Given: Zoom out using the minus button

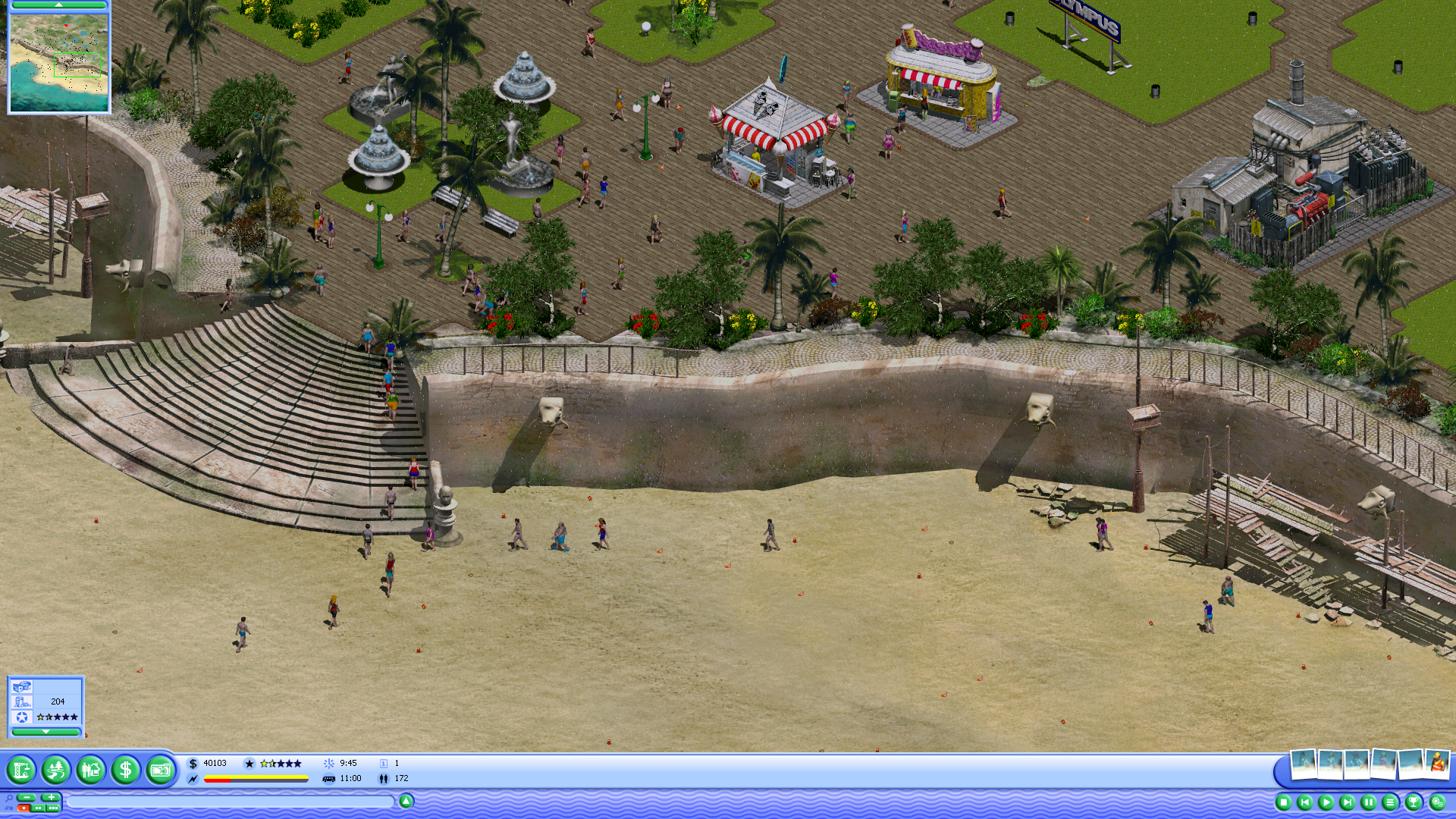Looking at the screenshot, I should (x=27, y=798).
